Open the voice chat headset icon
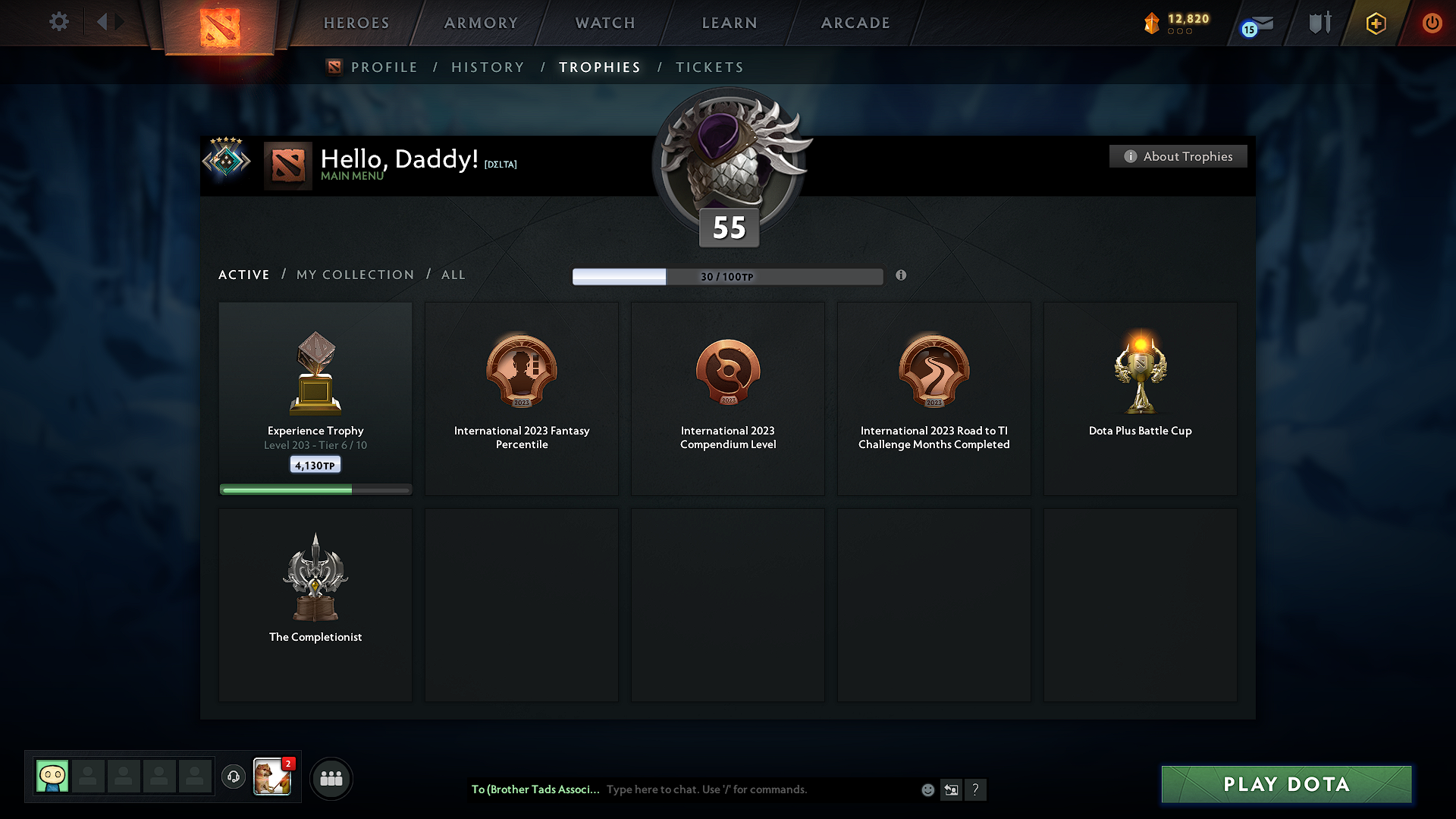The image size is (1456, 819). (x=233, y=777)
